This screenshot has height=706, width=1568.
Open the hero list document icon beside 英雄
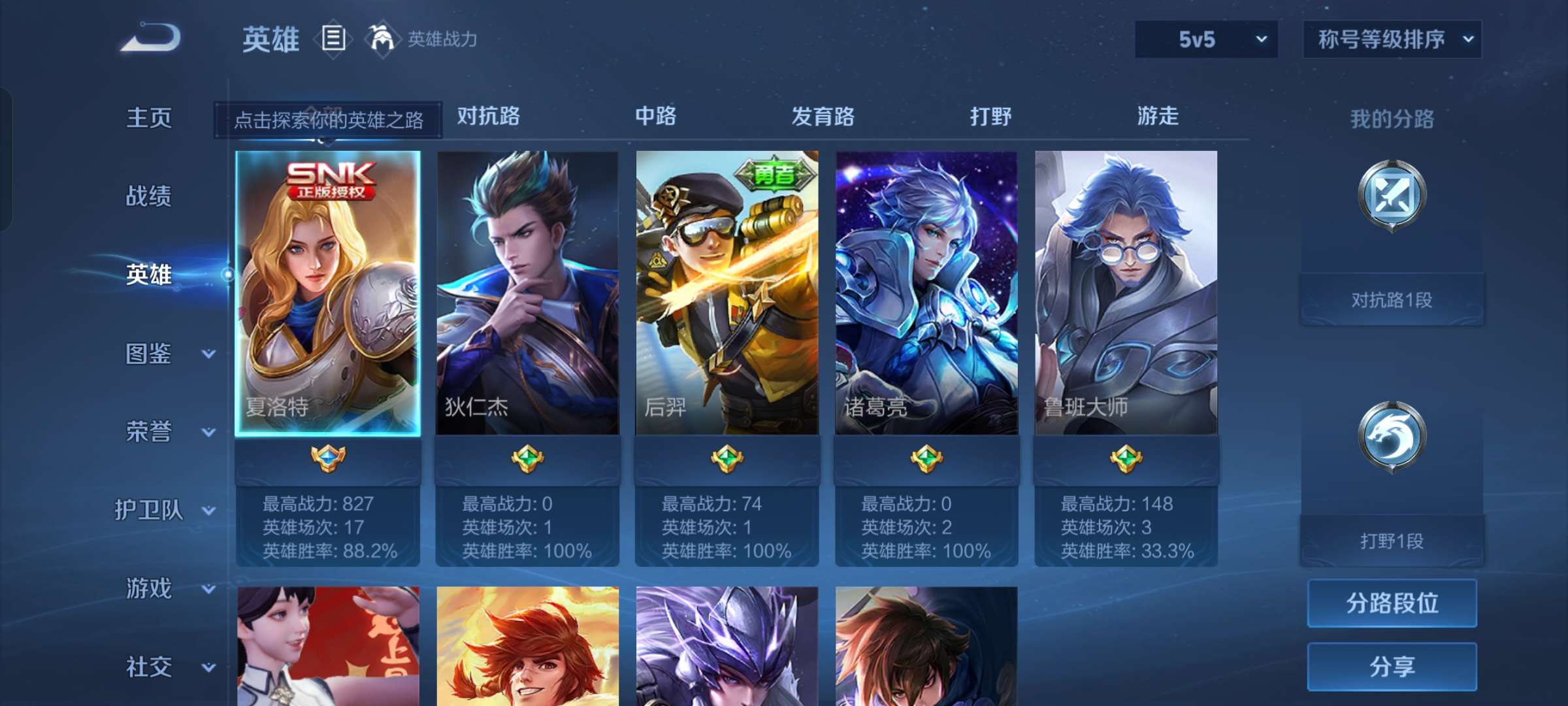333,39
